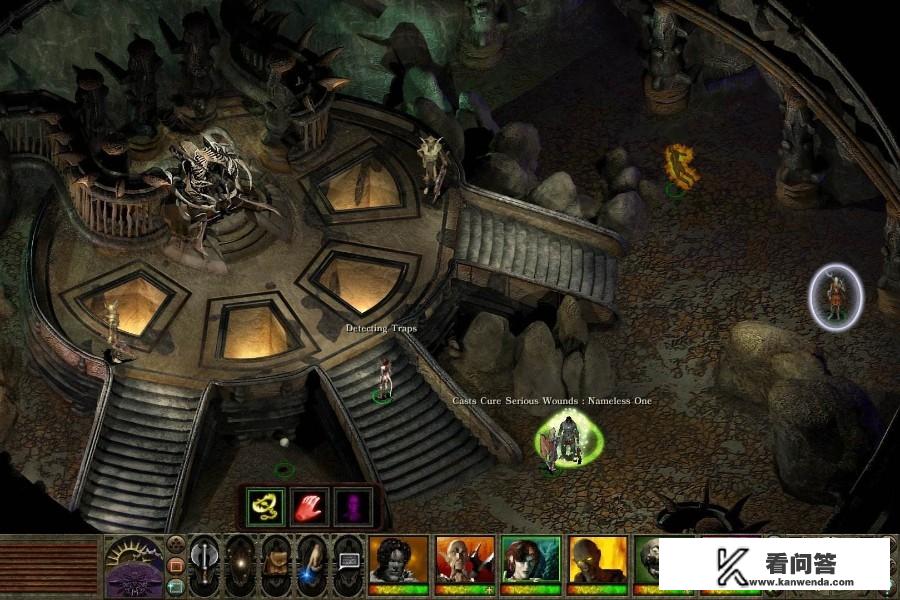The image size is (900, 600).
Task: Use the blue-glowing hand spell button
Action: coord(312,562)
